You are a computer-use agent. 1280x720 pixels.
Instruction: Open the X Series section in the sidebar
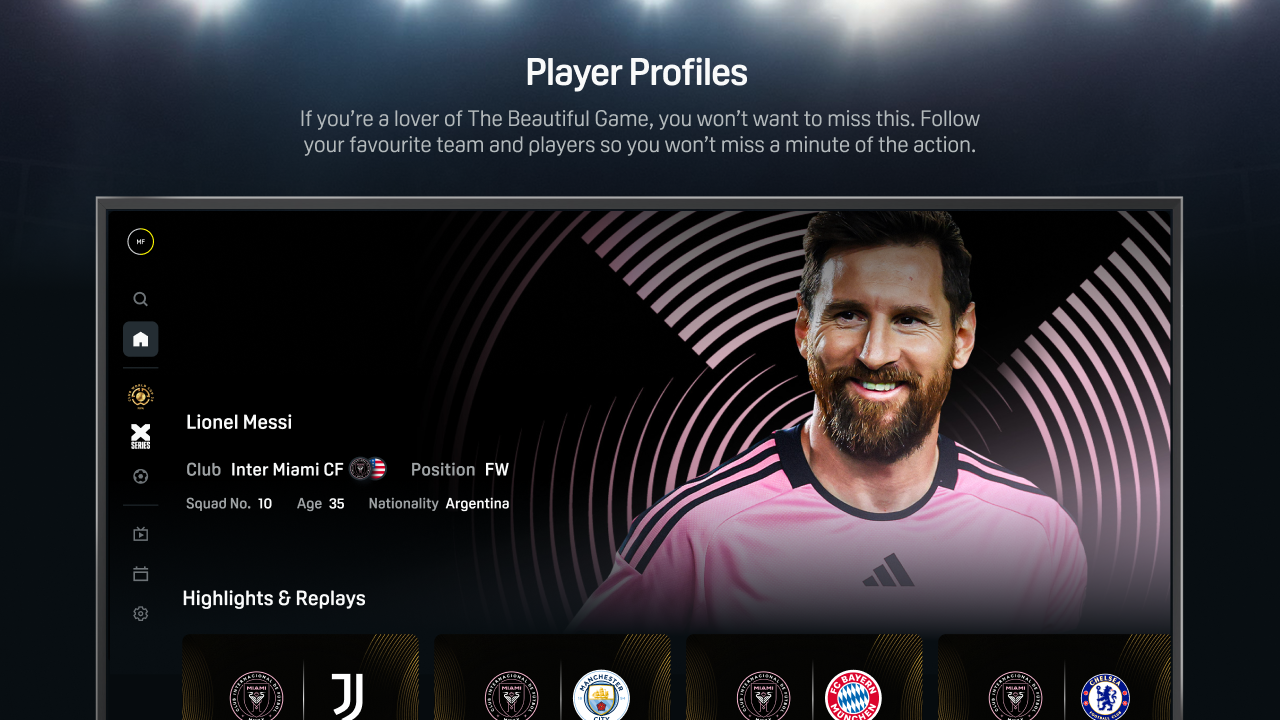tap(140, 436)
